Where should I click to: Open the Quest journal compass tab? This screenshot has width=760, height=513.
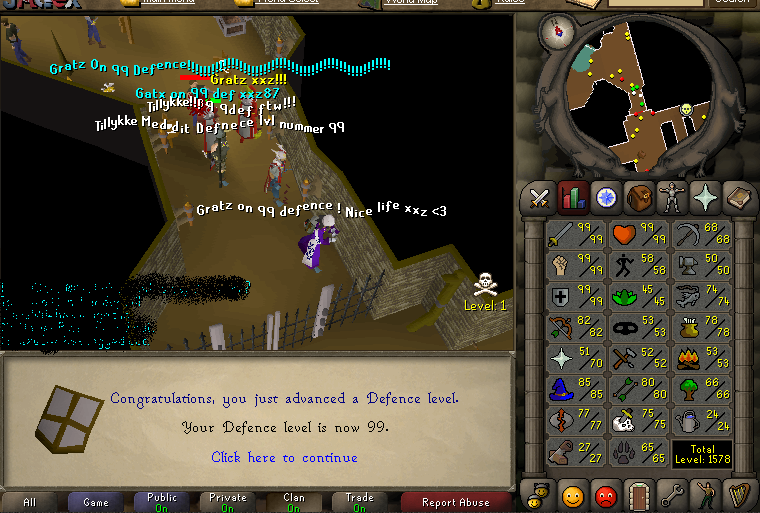click(x=606, y=198)
